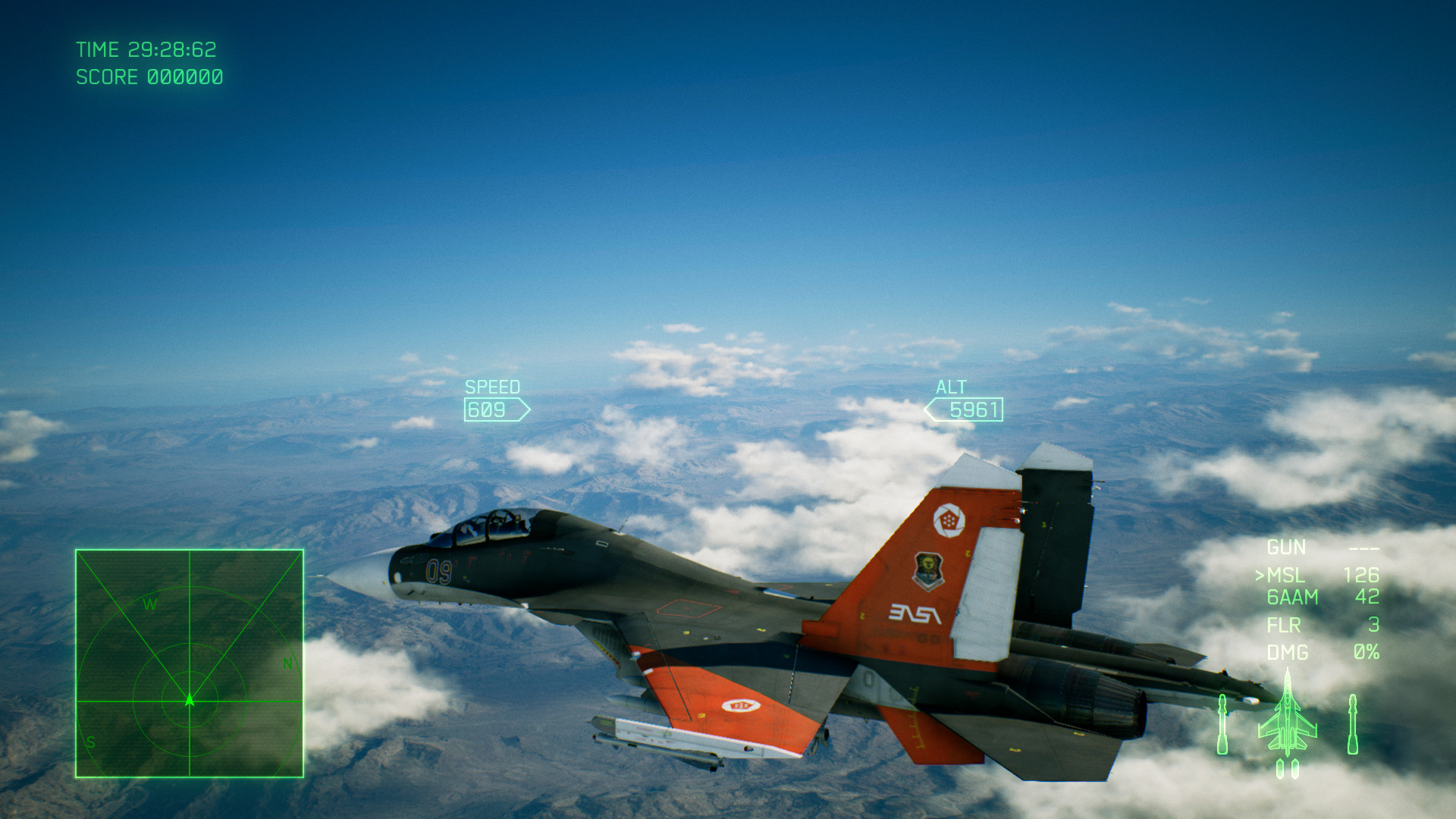Click the left white flare indicator under the jet
The height and width of the screenshot is (819, 1456).
(x=1280, y=769)
